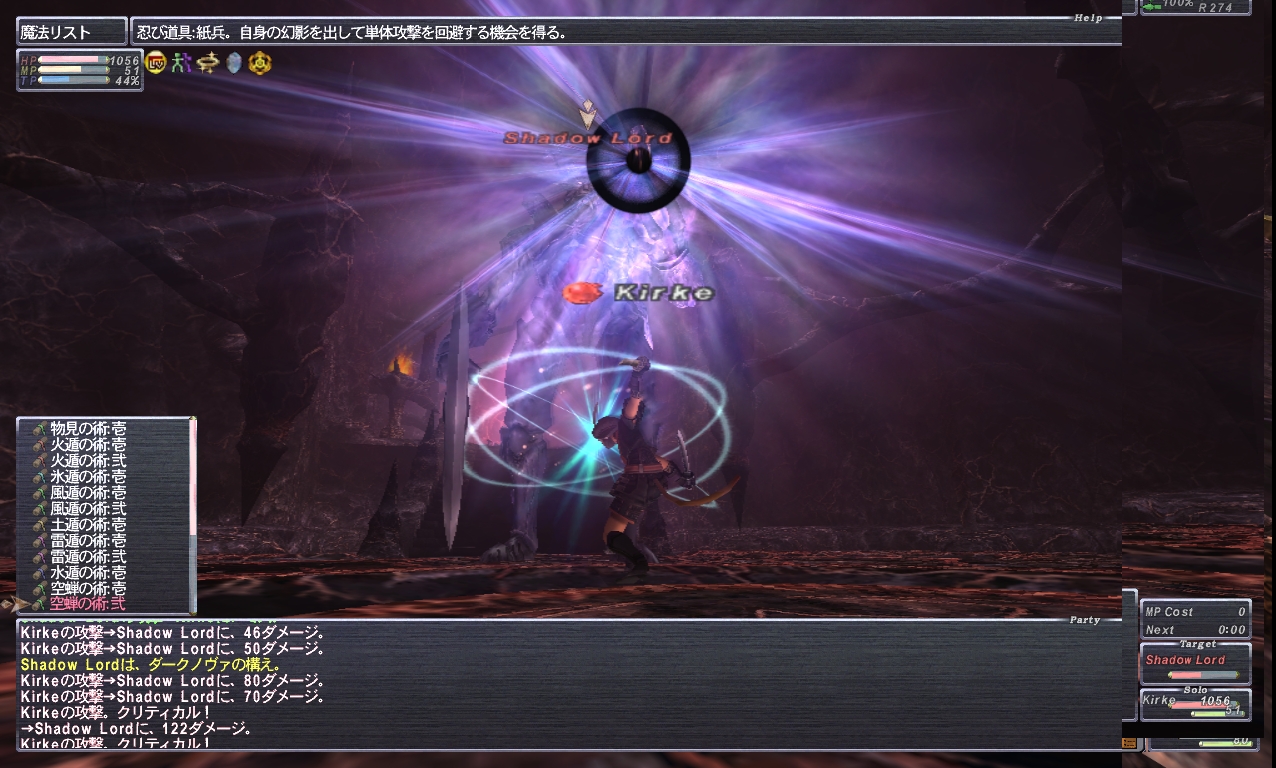The height and width of the screenshot is (768, 1276).
Task: Select the green and purple figures status icon
Action: (x=181, y=63)
